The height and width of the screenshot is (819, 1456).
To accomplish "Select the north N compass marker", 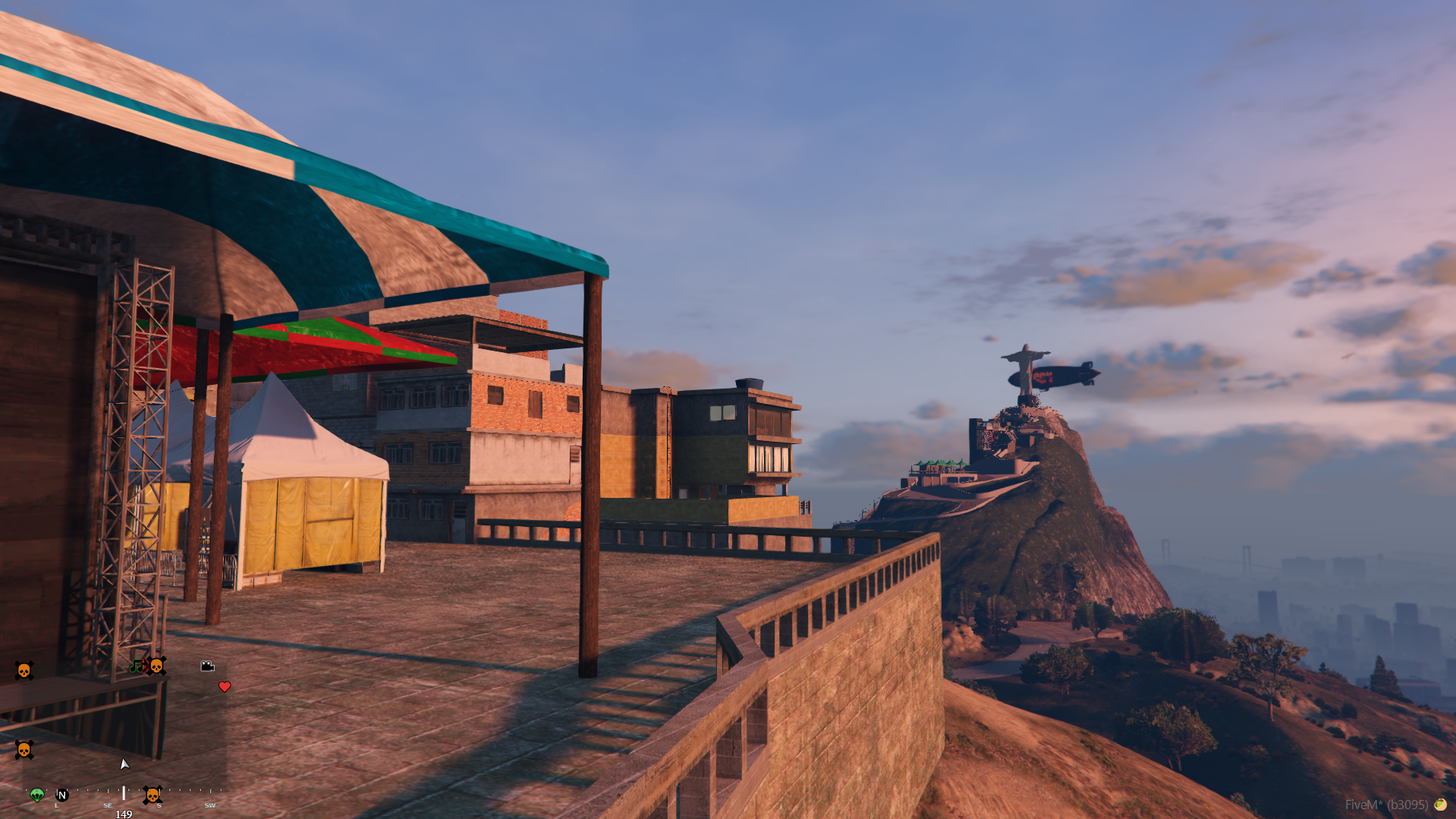I will pyautogui.click(x=62, y=795).
